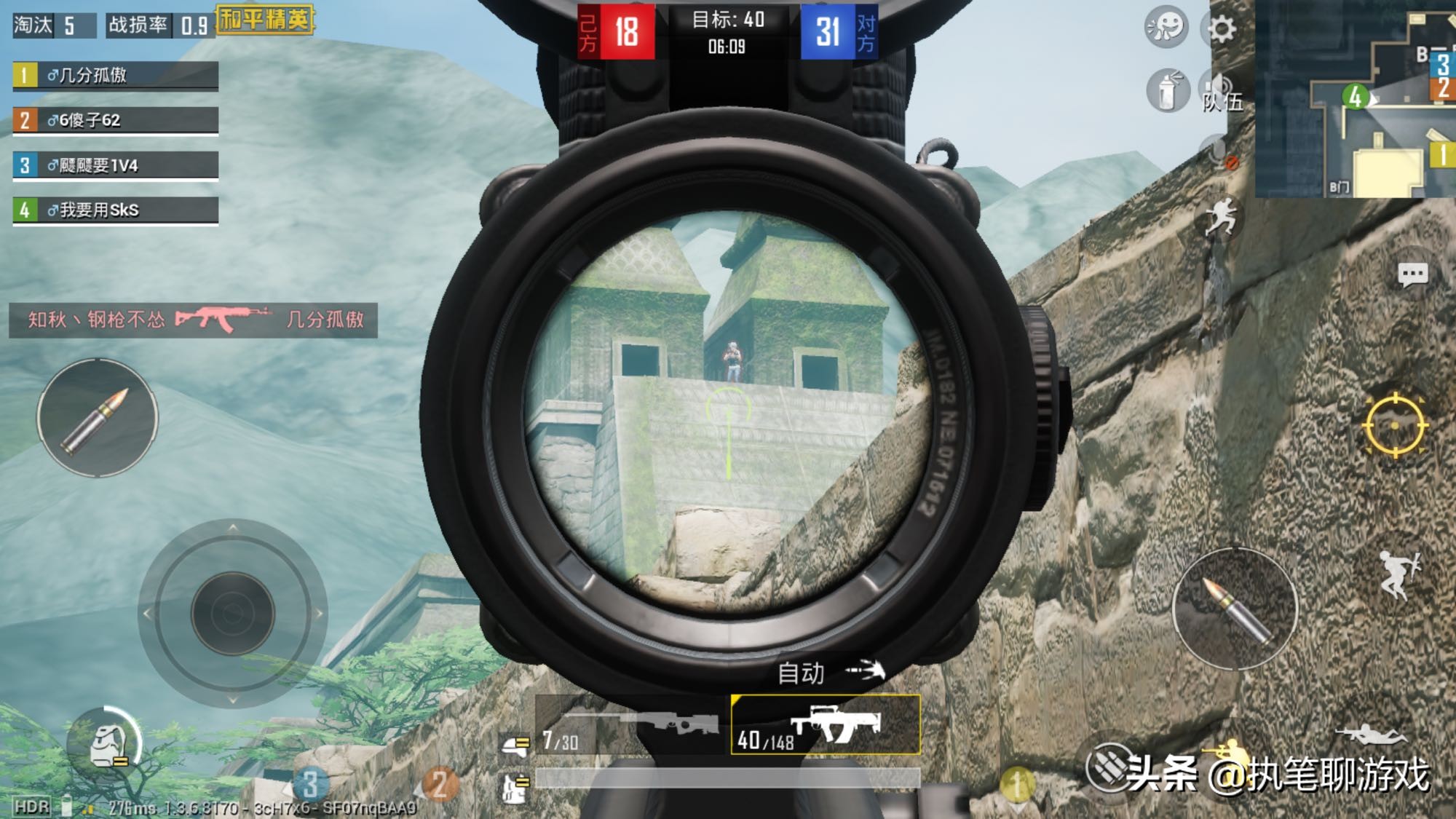Open the emote smiley face menu
The image size is (1456, 819).
coord(1166,28)
